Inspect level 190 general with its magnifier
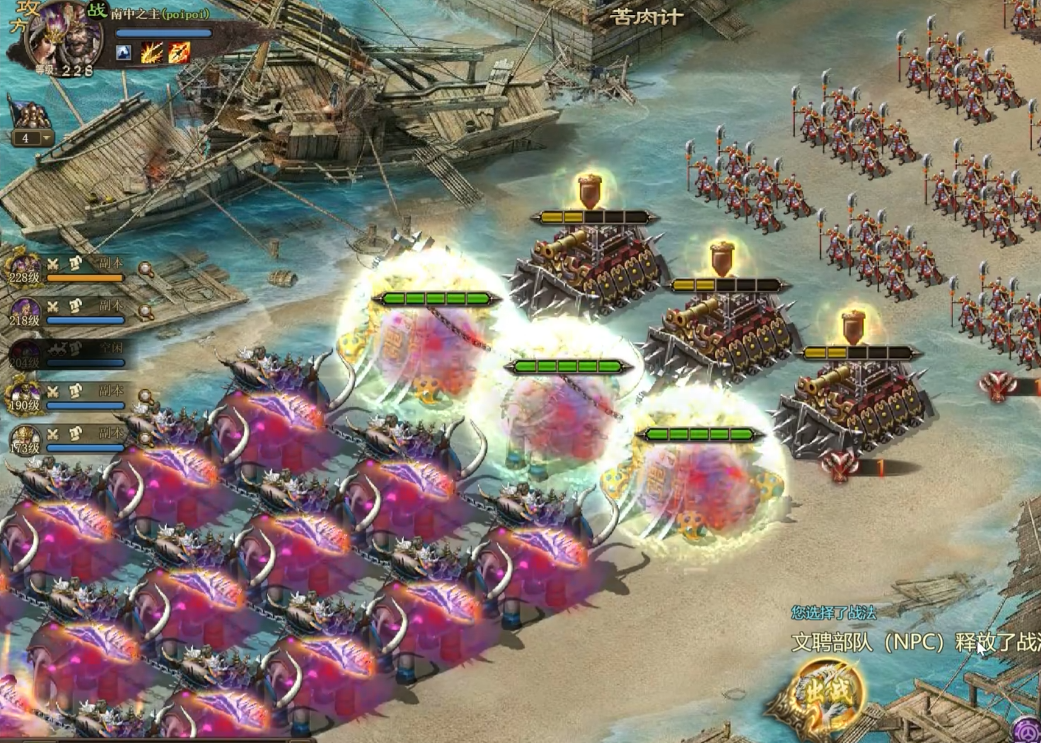1041x743 pixels. click(x=146, y=396)
